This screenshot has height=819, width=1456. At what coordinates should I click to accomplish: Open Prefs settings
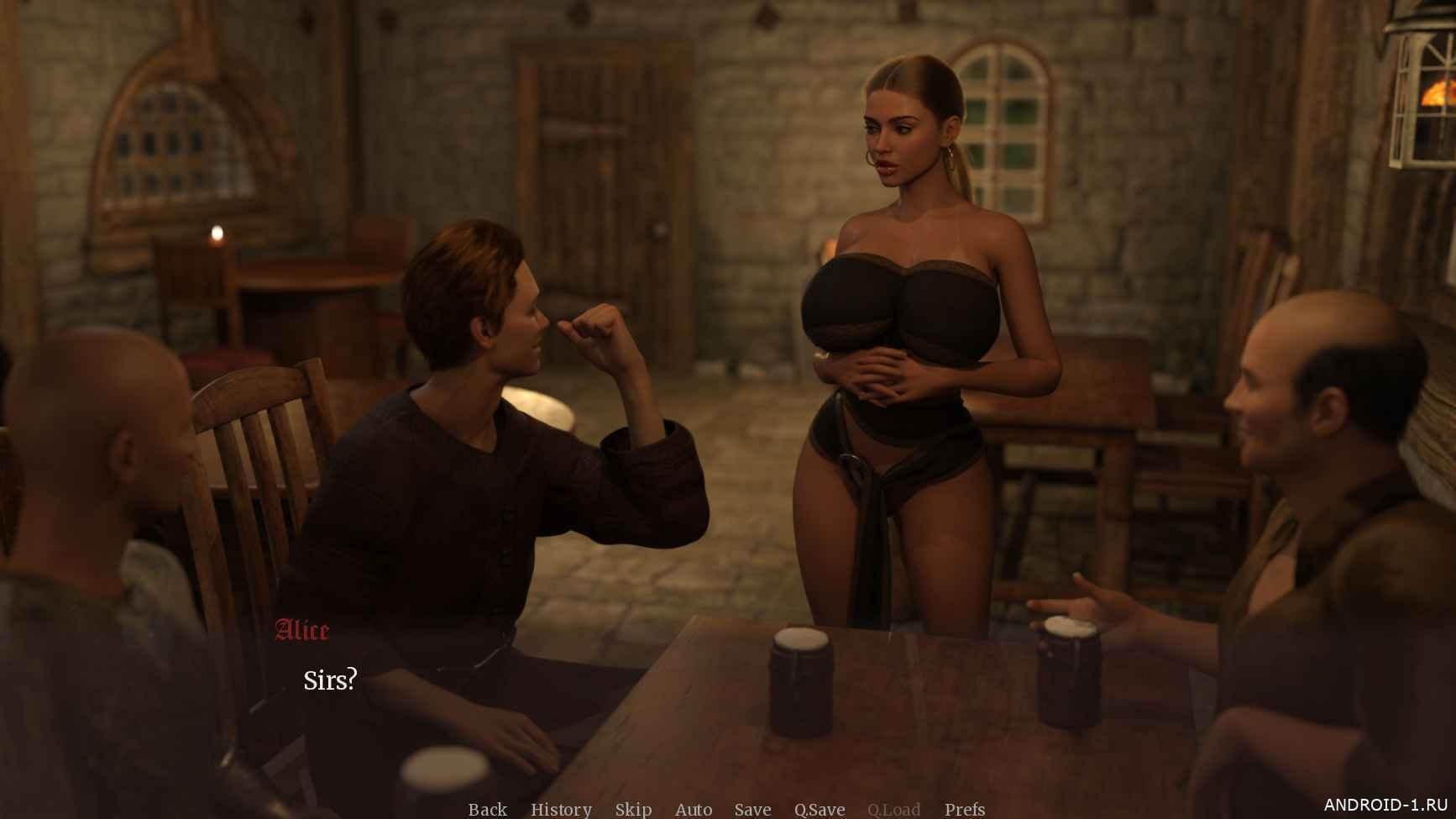click(965, 809)
